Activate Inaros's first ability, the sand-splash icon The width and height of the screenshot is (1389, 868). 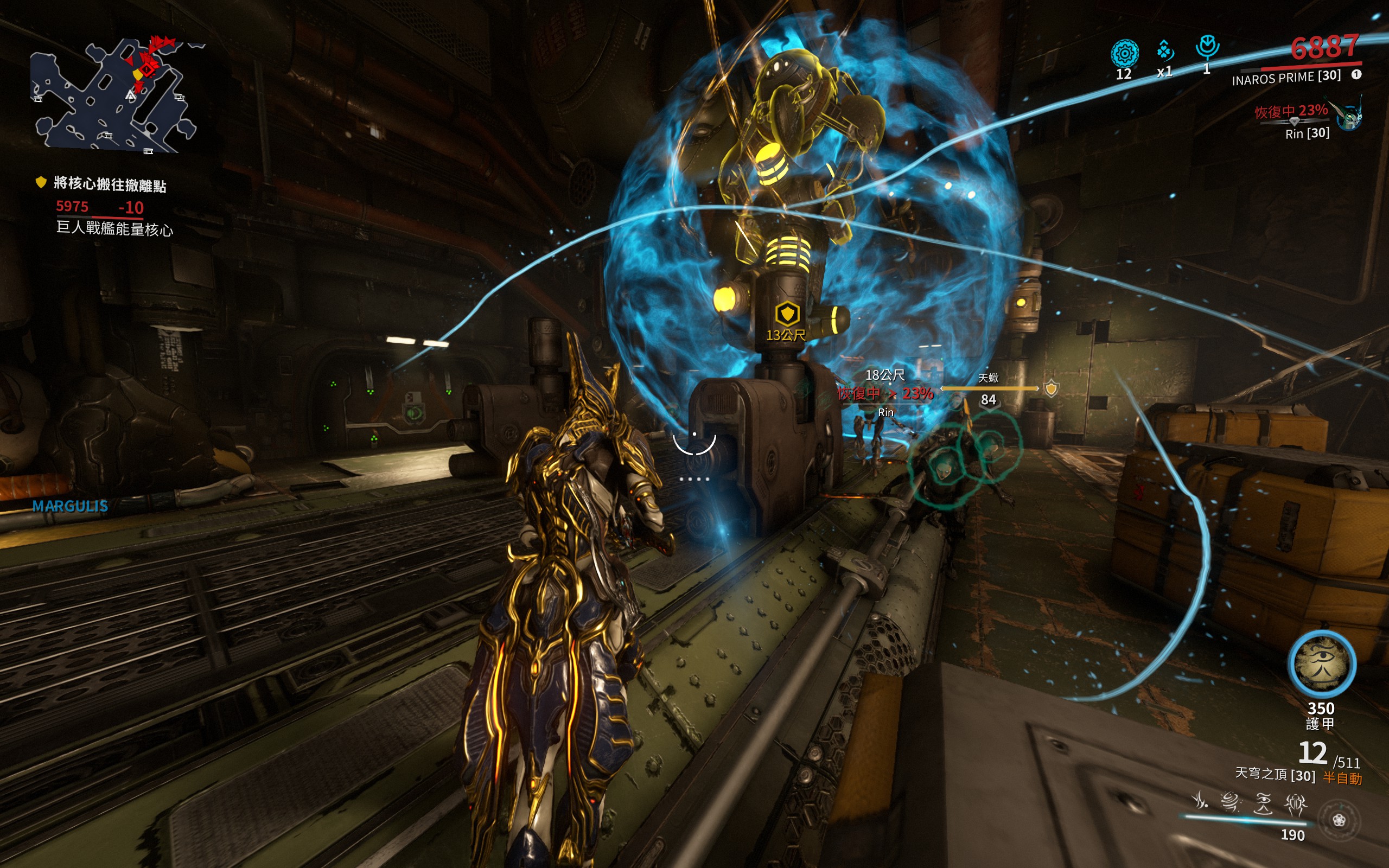pos(1199,800)
